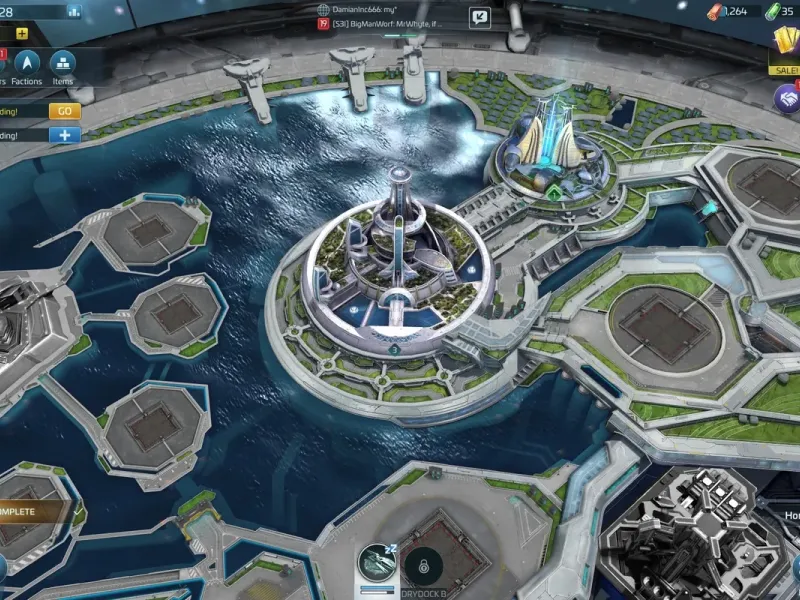
Task: Select the sleeping ship in drydock
Action: click(376, 564)
